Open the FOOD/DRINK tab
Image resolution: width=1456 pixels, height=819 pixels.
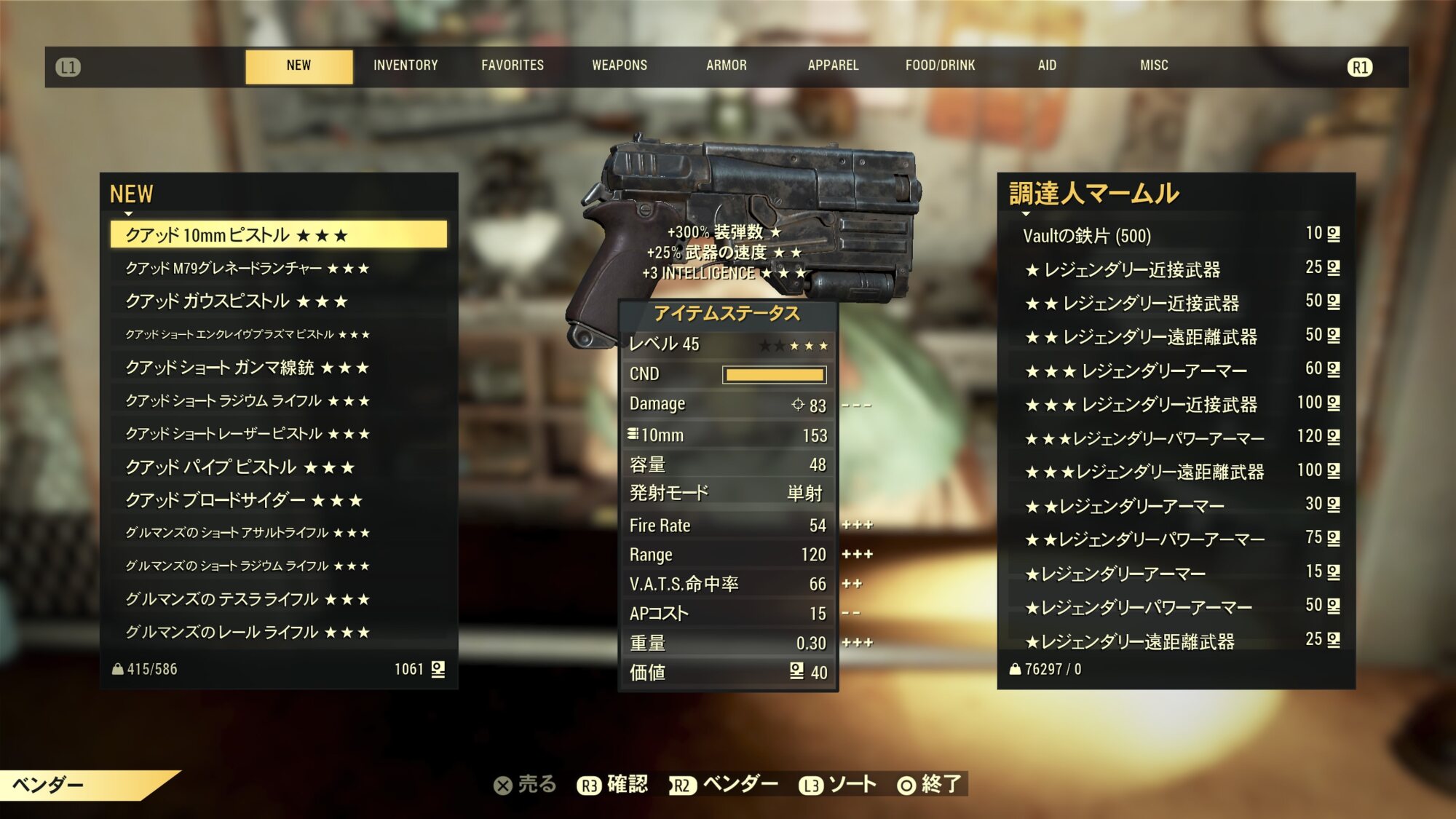click(940, 66)
